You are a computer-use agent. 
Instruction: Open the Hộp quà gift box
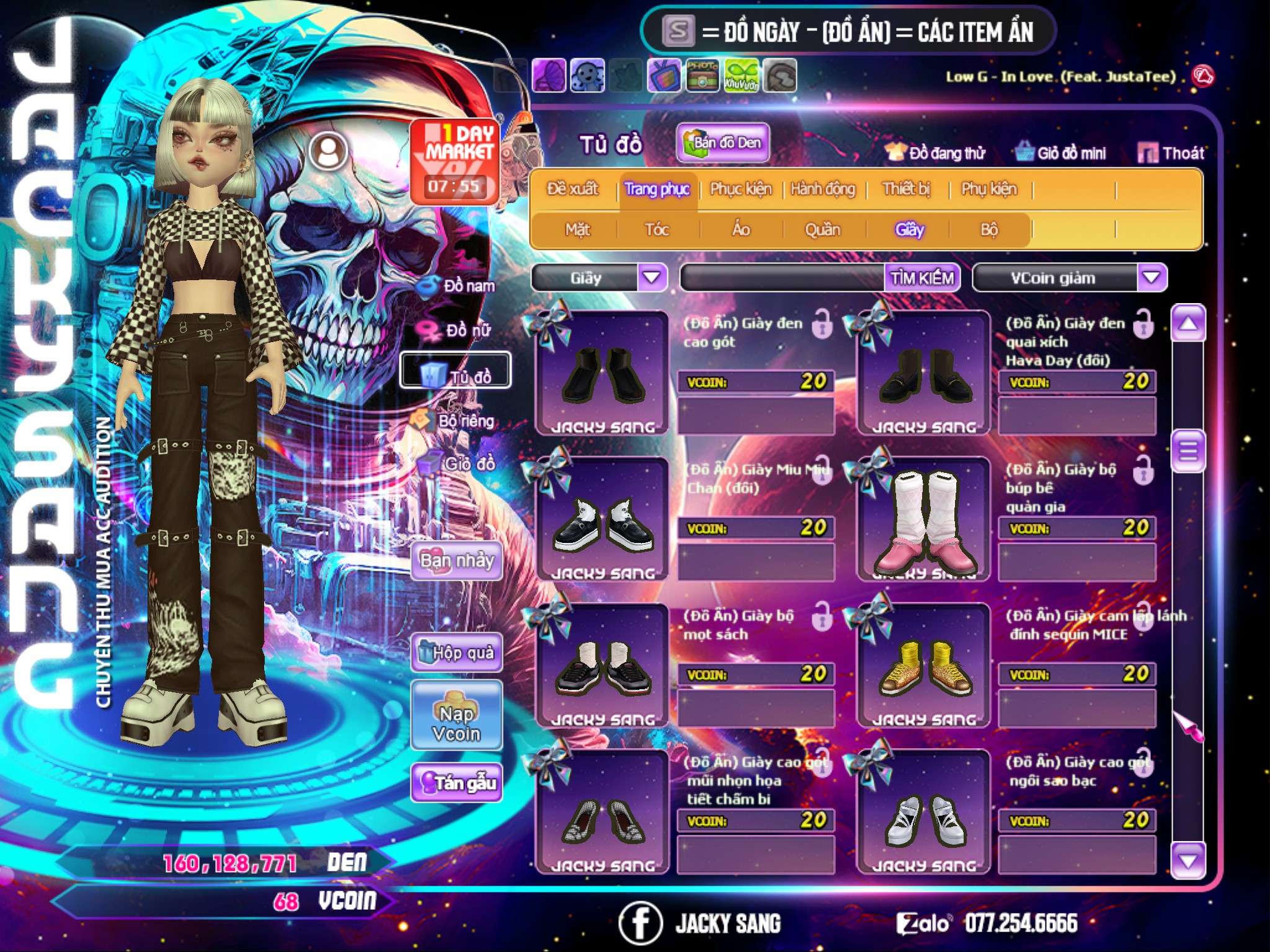pyautogui.click(x=457, y=652)
